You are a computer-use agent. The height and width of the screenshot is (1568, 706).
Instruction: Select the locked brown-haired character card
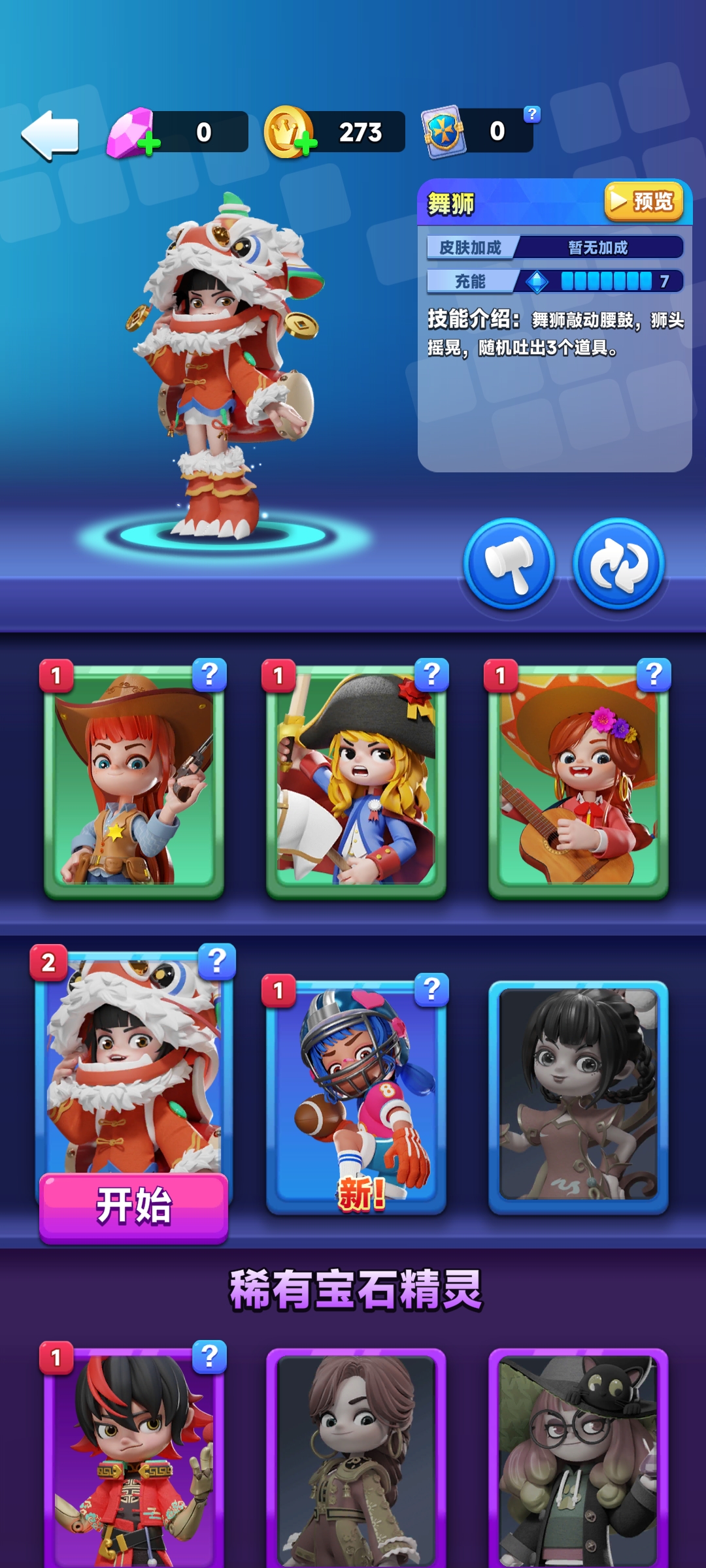tap(356, 1457)
